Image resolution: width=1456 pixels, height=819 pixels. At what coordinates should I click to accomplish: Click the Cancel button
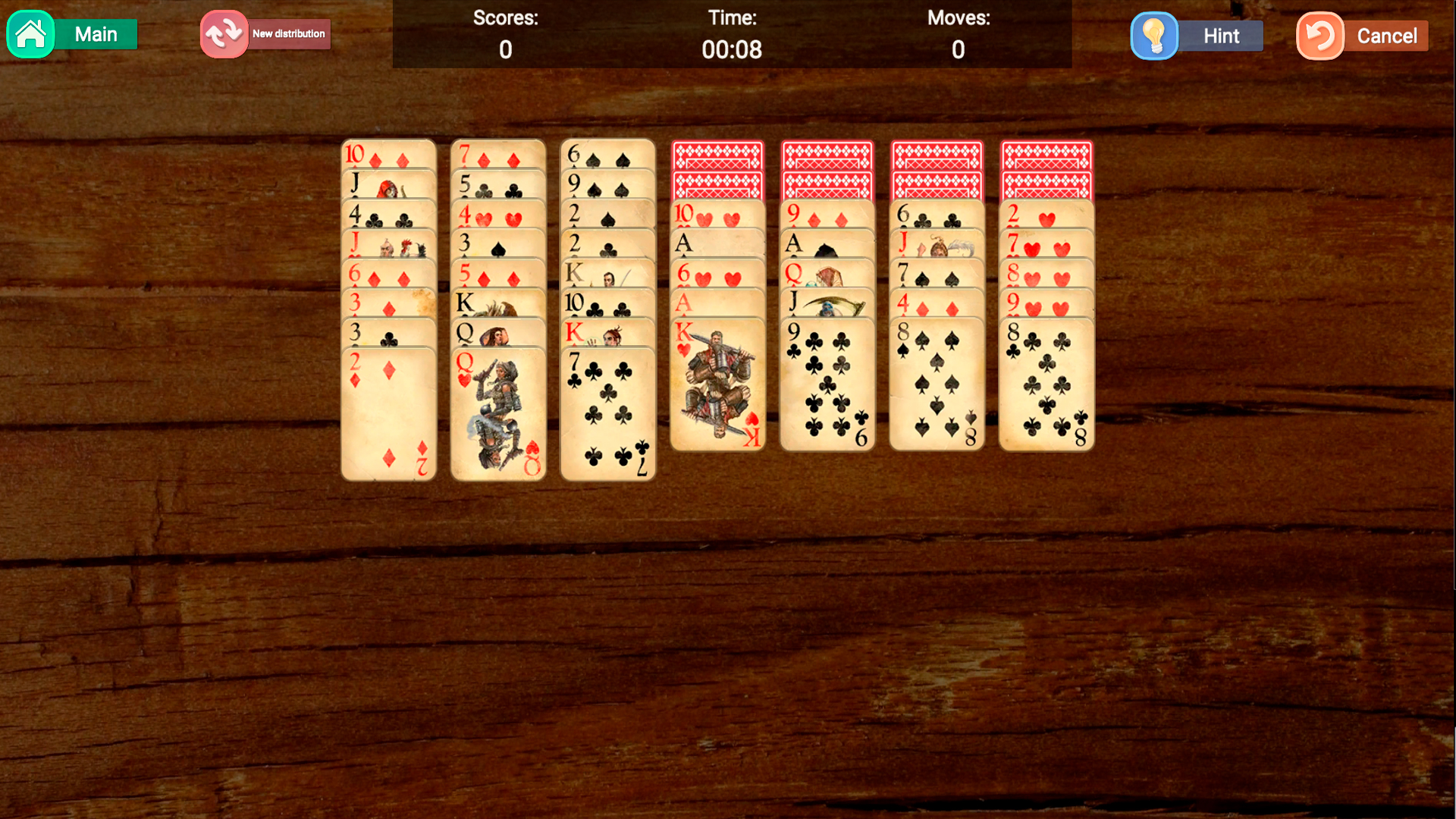pyautogui.click(x=1387, y=35)
